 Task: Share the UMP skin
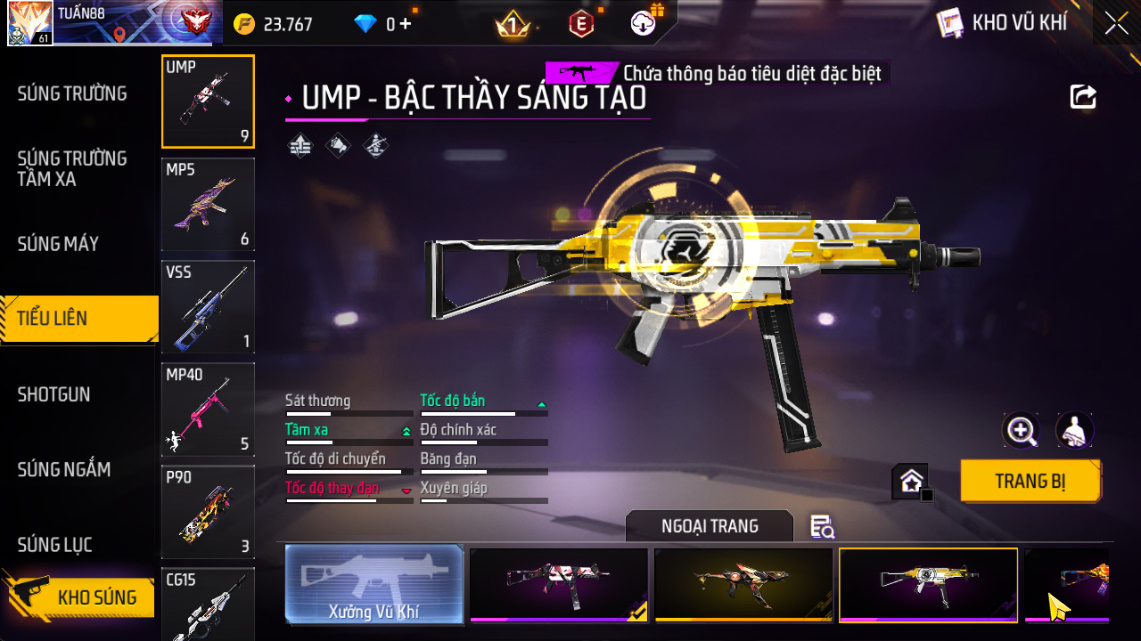[1083, 97]
